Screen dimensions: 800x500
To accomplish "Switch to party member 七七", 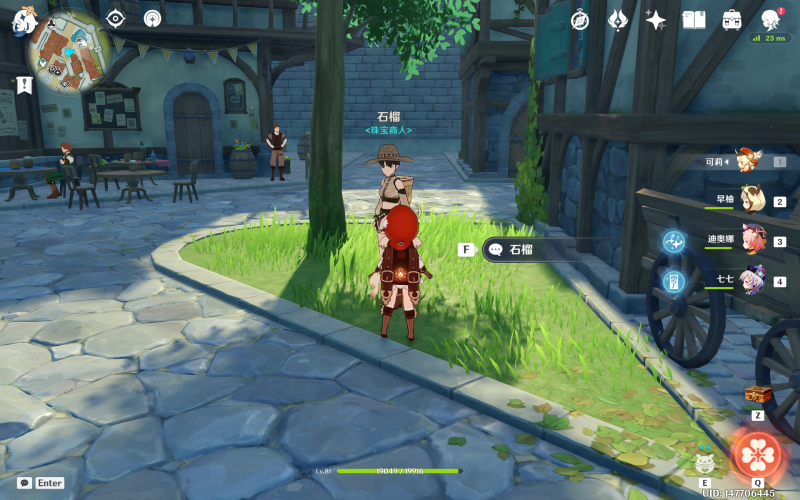I will 751,279.
